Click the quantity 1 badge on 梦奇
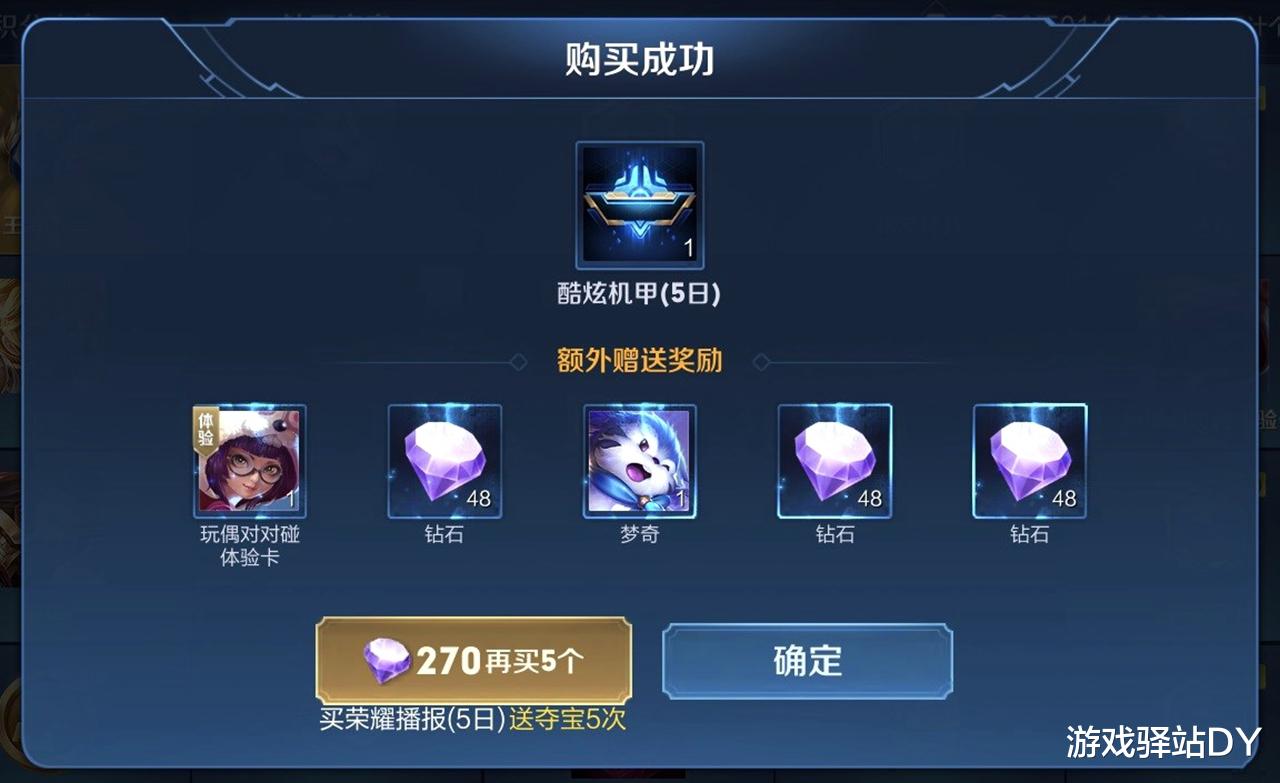The image size is (1280, 783). (x=681, y=499)
